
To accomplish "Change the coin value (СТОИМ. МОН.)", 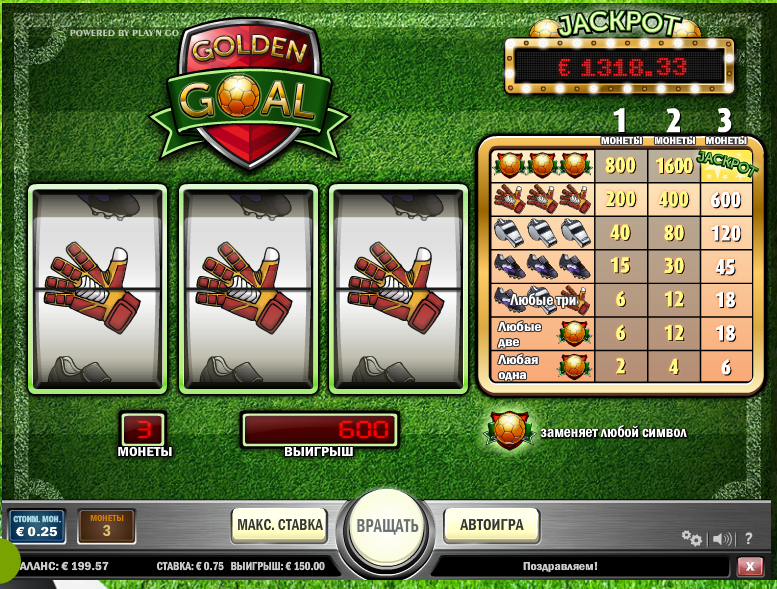I will (x=37, y=526).
